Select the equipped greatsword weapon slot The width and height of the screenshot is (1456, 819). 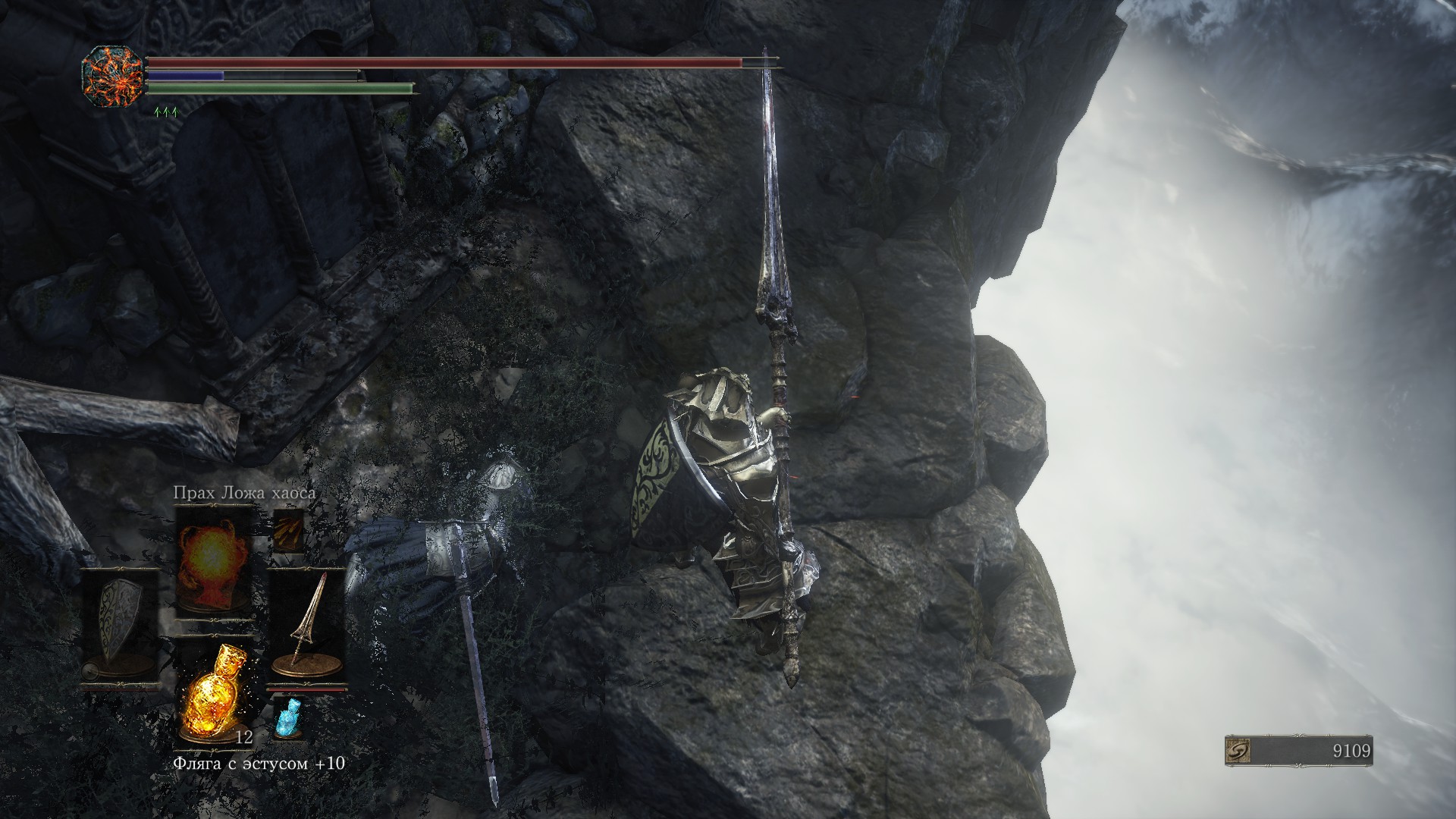click(x=307, y=626)
